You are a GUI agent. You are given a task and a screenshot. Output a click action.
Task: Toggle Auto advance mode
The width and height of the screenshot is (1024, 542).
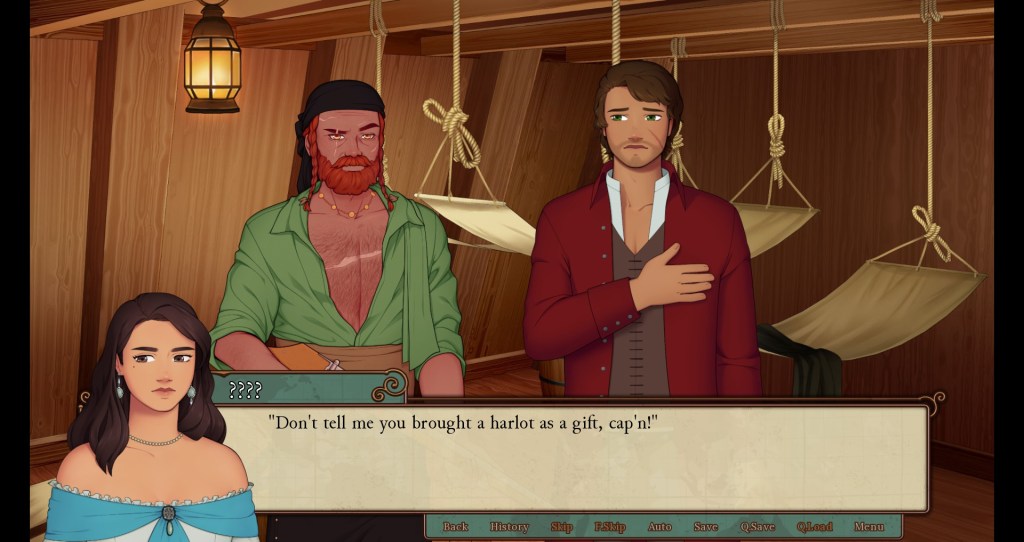(659, 527)
